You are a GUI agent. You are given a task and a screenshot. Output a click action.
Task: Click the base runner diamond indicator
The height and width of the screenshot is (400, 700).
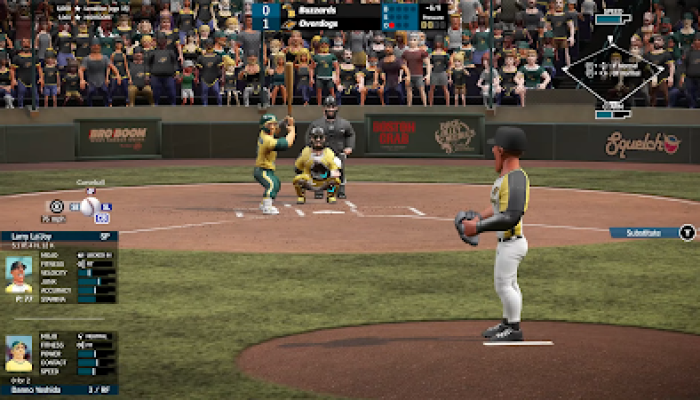(612, 70)
